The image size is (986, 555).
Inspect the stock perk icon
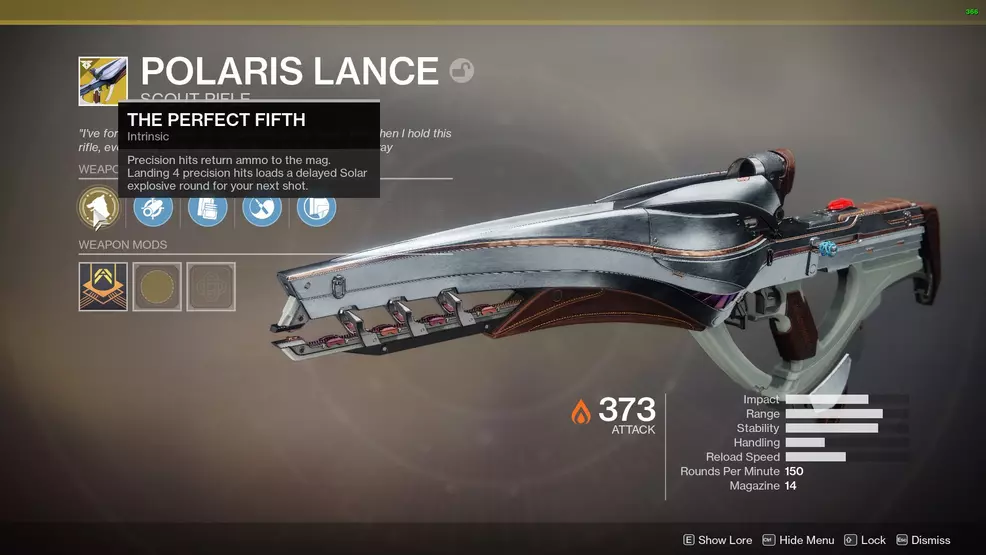316,208
